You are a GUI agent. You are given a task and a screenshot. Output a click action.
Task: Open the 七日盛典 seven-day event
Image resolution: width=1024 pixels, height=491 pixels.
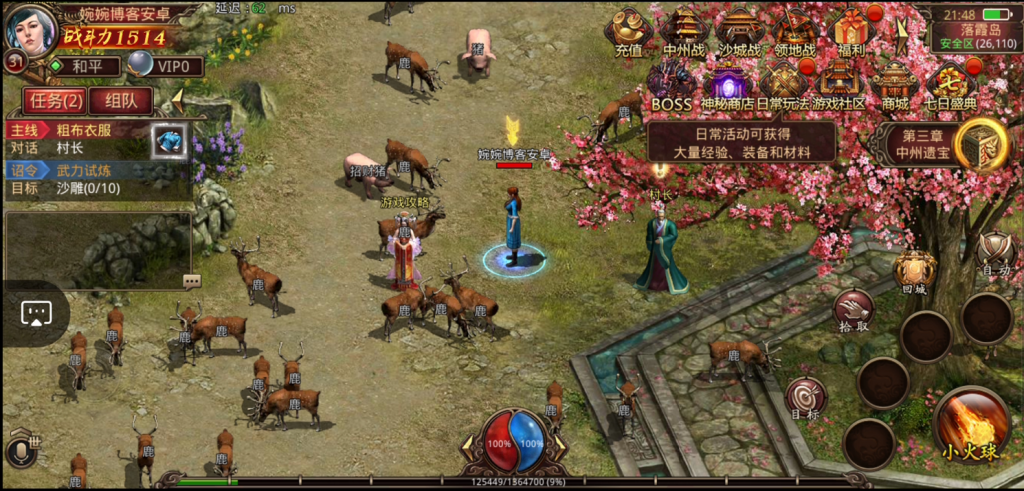point(950,84)
